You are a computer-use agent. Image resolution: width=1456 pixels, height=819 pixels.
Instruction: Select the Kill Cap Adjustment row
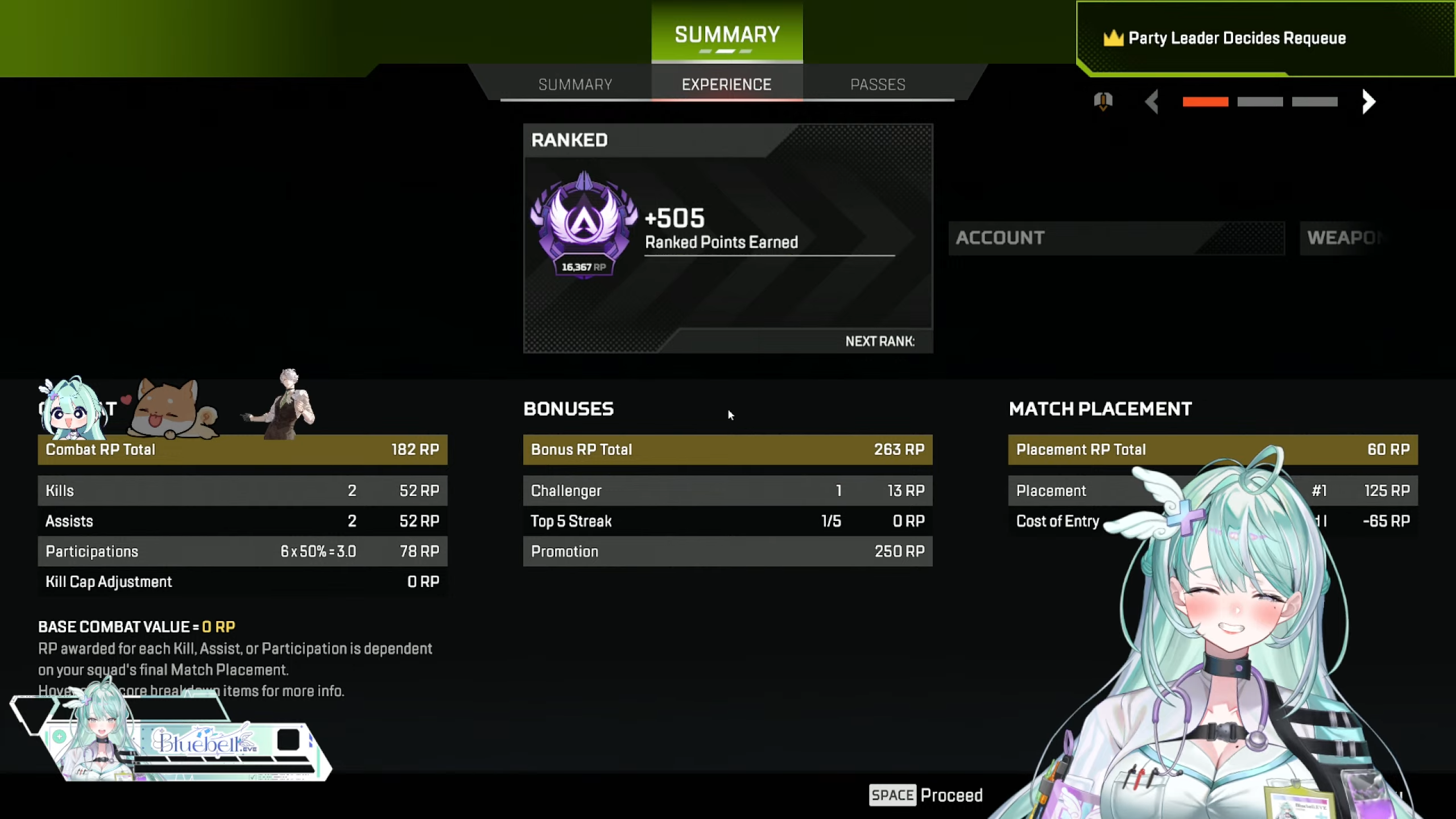(x=242, y=582)
